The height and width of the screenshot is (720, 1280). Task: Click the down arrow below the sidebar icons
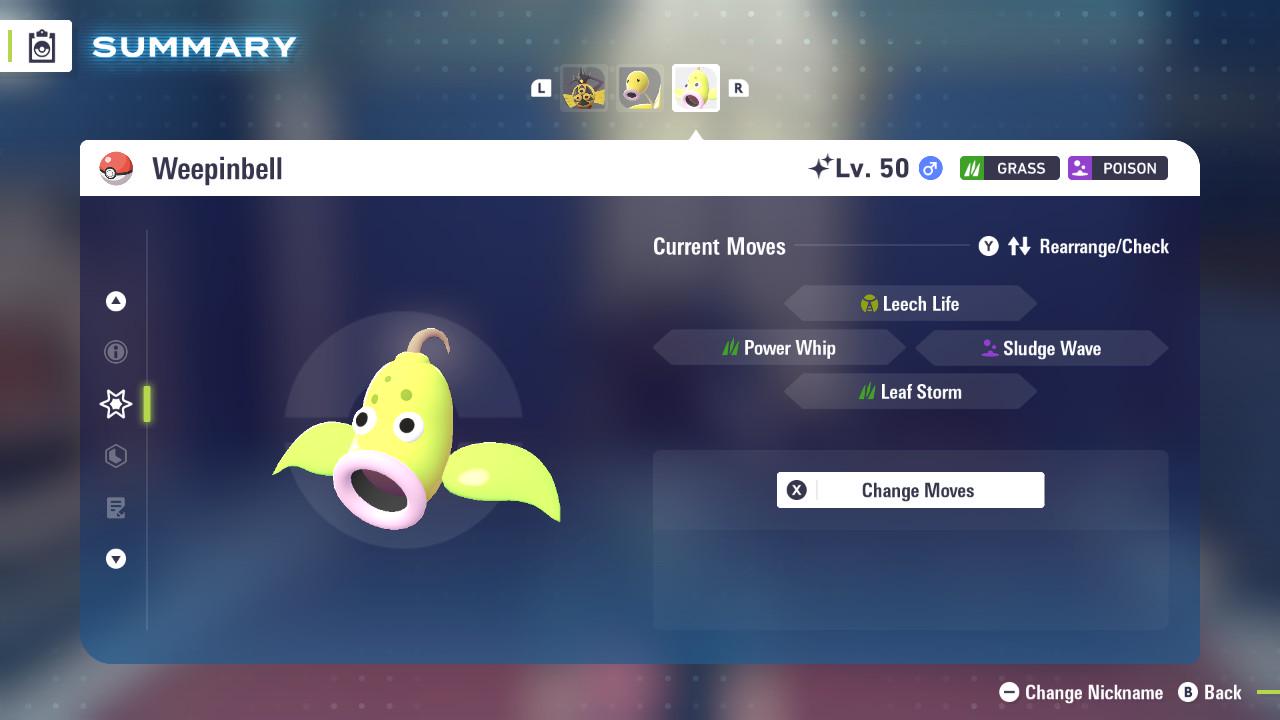tap(116, 559)
